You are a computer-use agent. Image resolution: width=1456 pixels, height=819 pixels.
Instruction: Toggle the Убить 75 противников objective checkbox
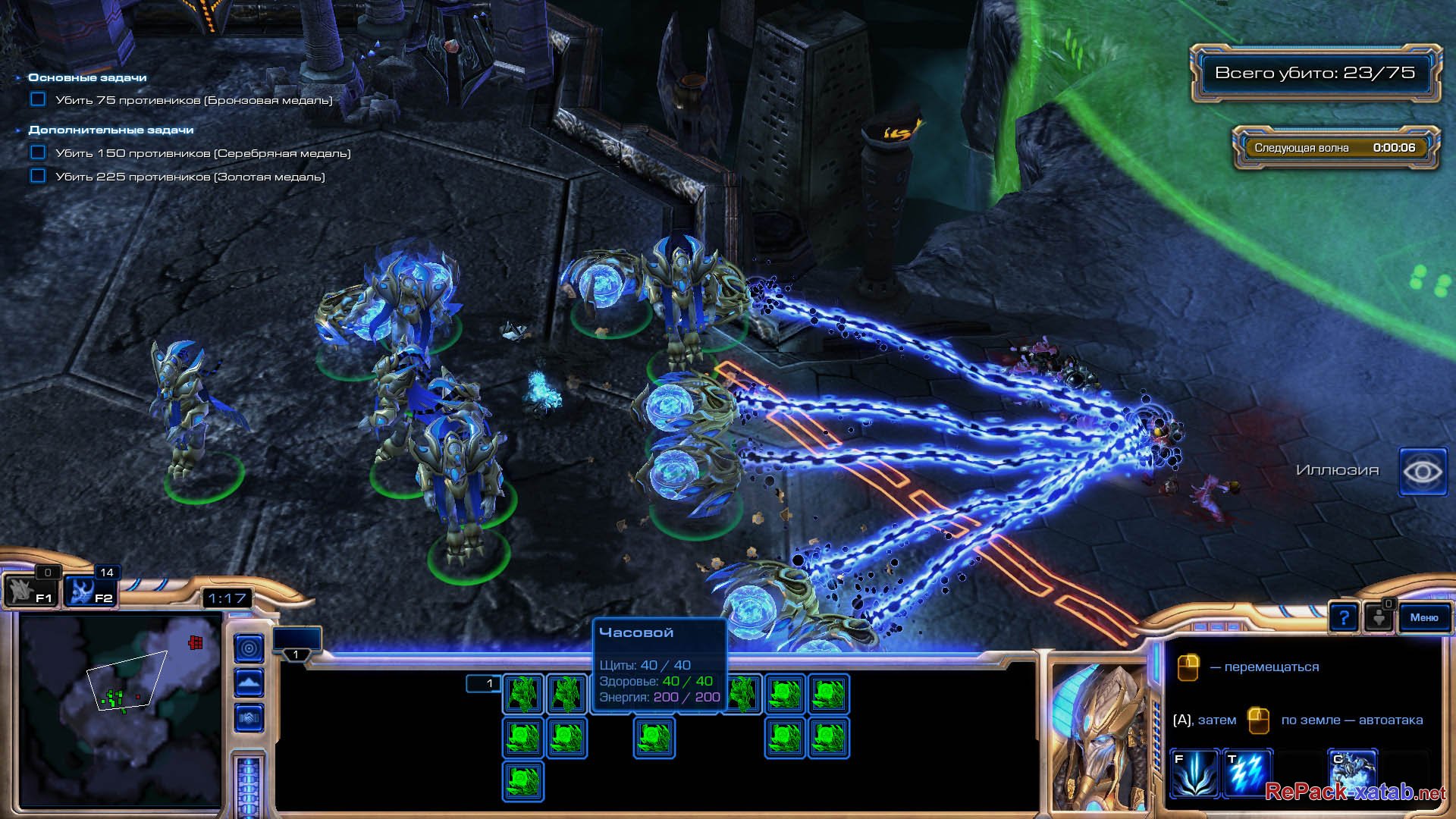pos(38,99)
